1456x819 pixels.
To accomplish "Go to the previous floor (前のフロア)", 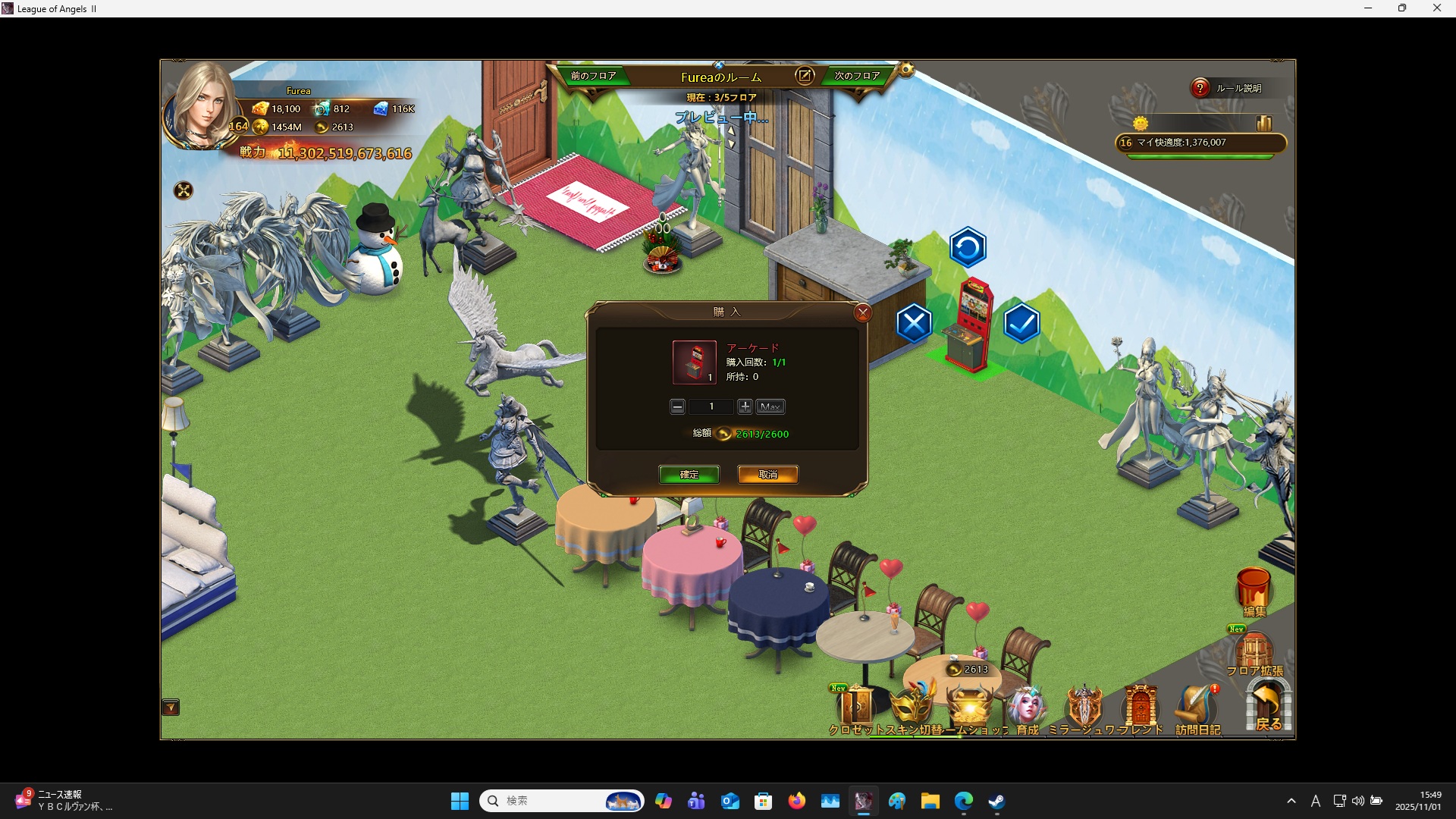I will click(593, 76).
